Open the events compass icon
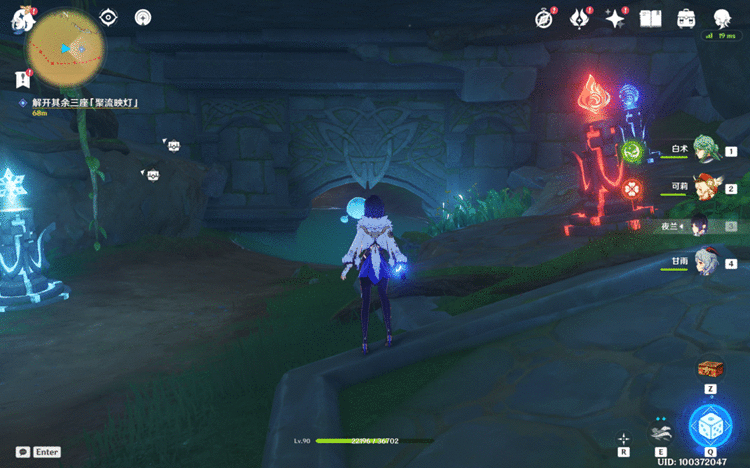The image size is (750, 468). click(x=544, y=18)
